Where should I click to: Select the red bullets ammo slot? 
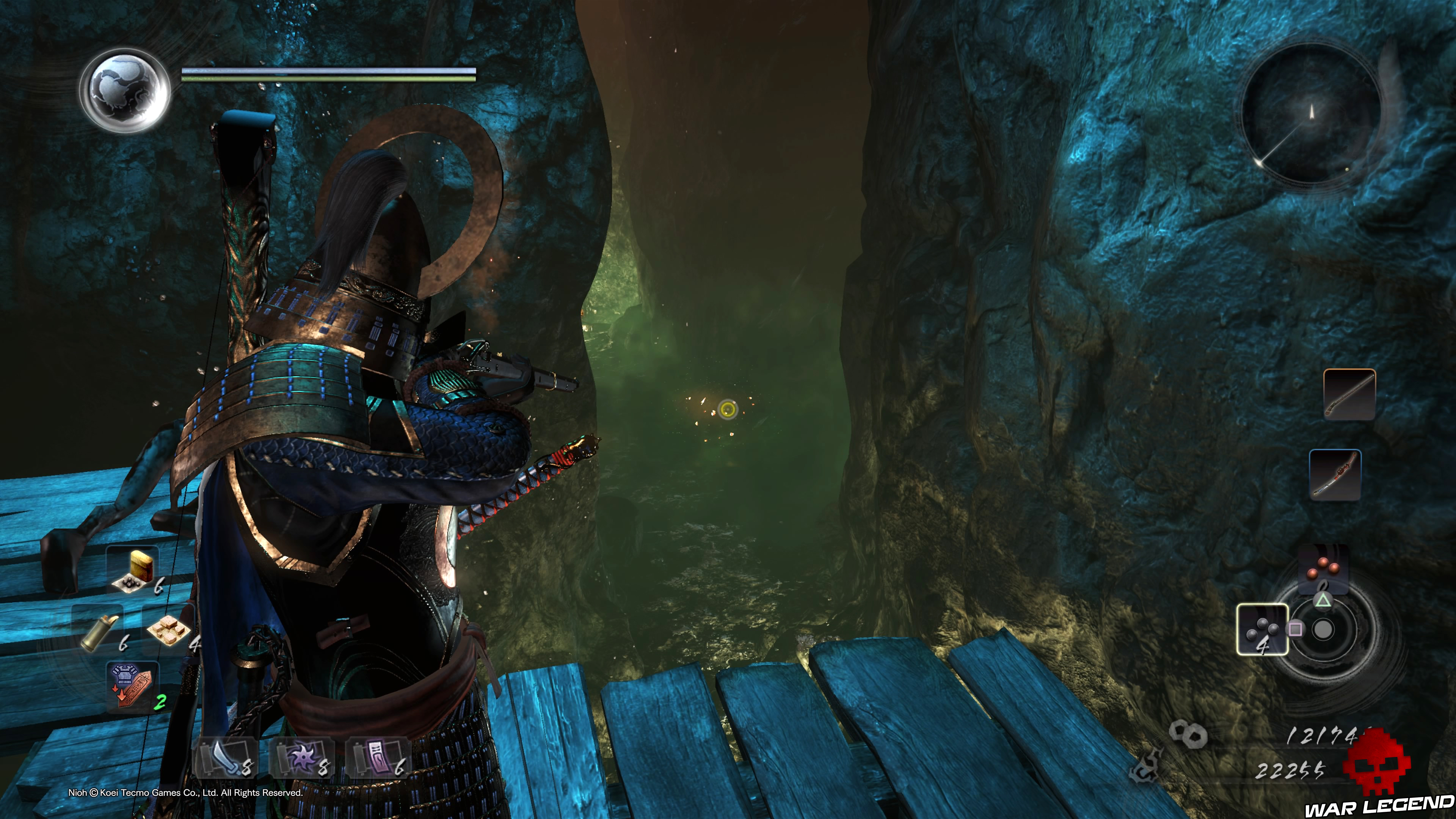1323,568
